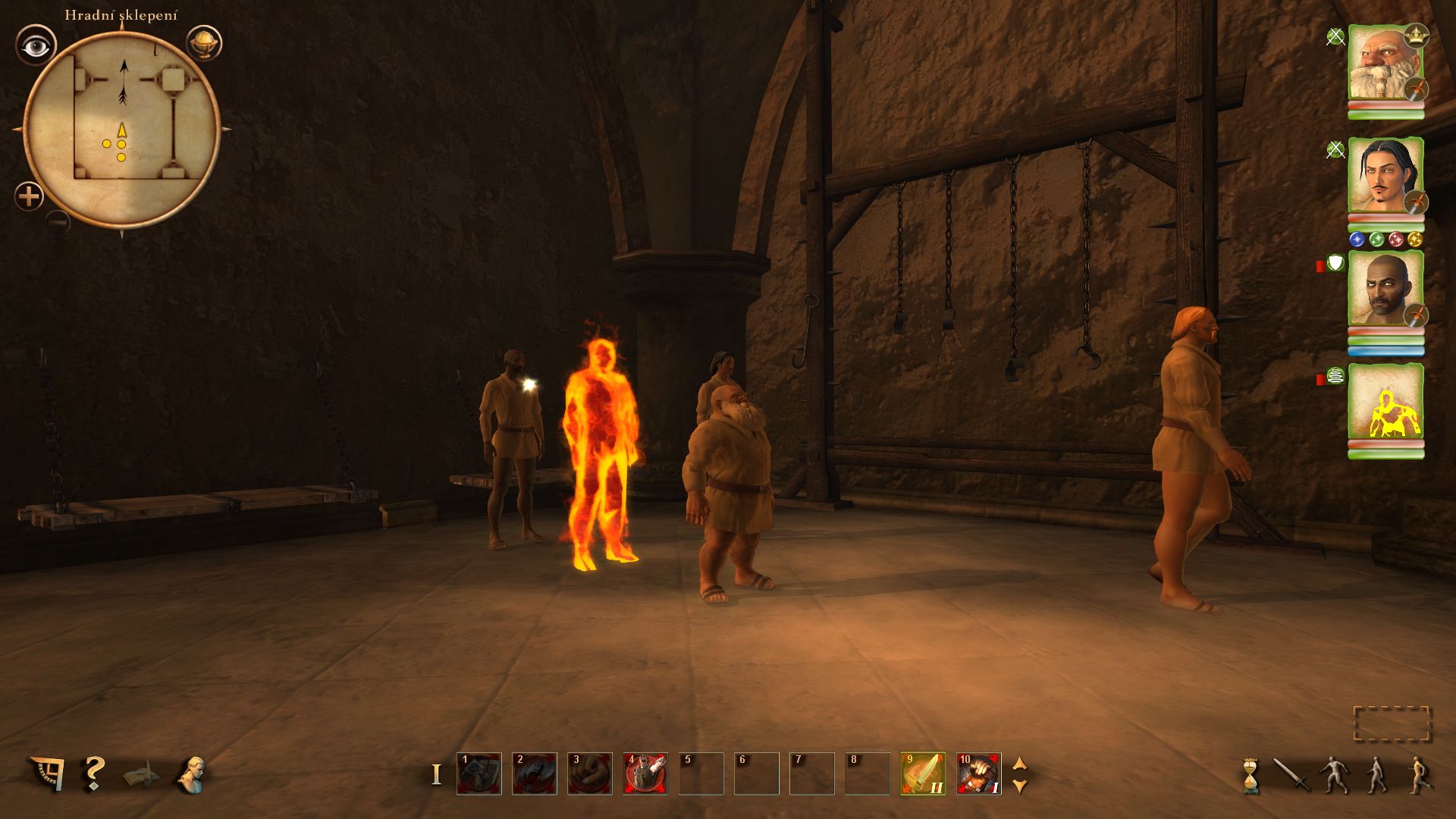The width and height of the screenshot is (1456, 819).
Task: Open the help question mark icon
Action: [93, 773]
